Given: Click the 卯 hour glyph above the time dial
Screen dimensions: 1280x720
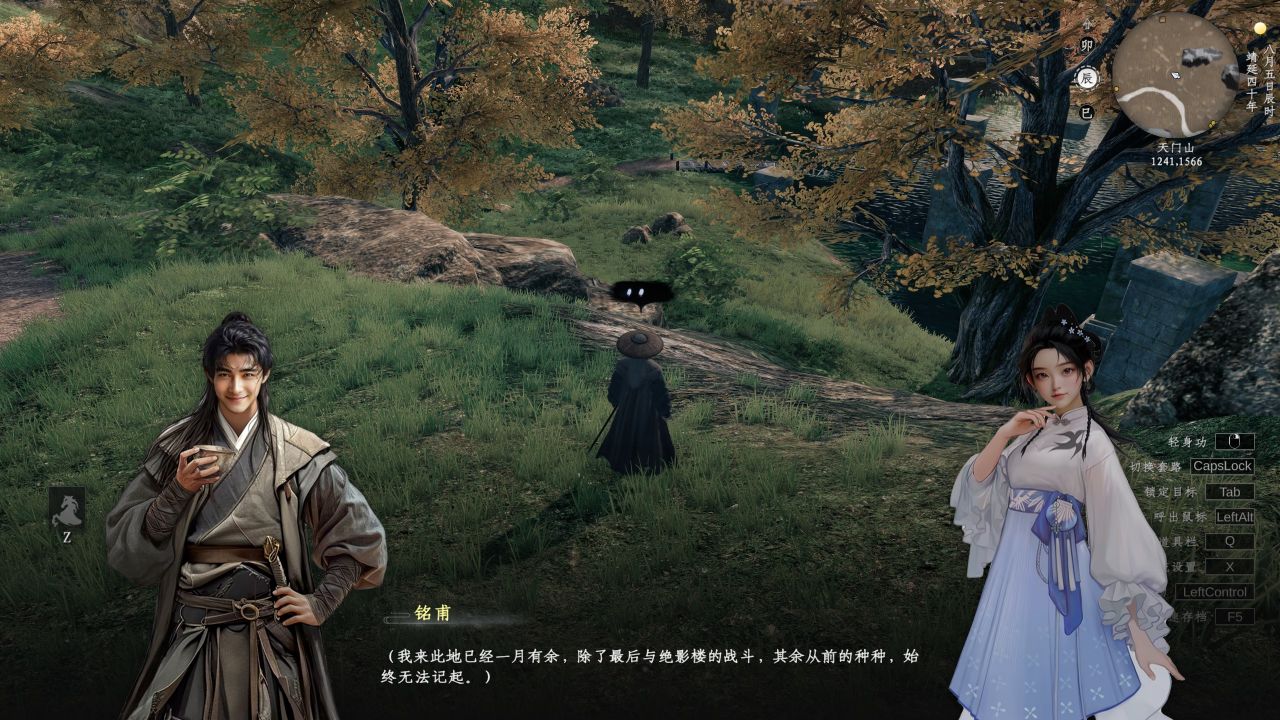Looking at the screenshot, I should tap(1089, 44).
